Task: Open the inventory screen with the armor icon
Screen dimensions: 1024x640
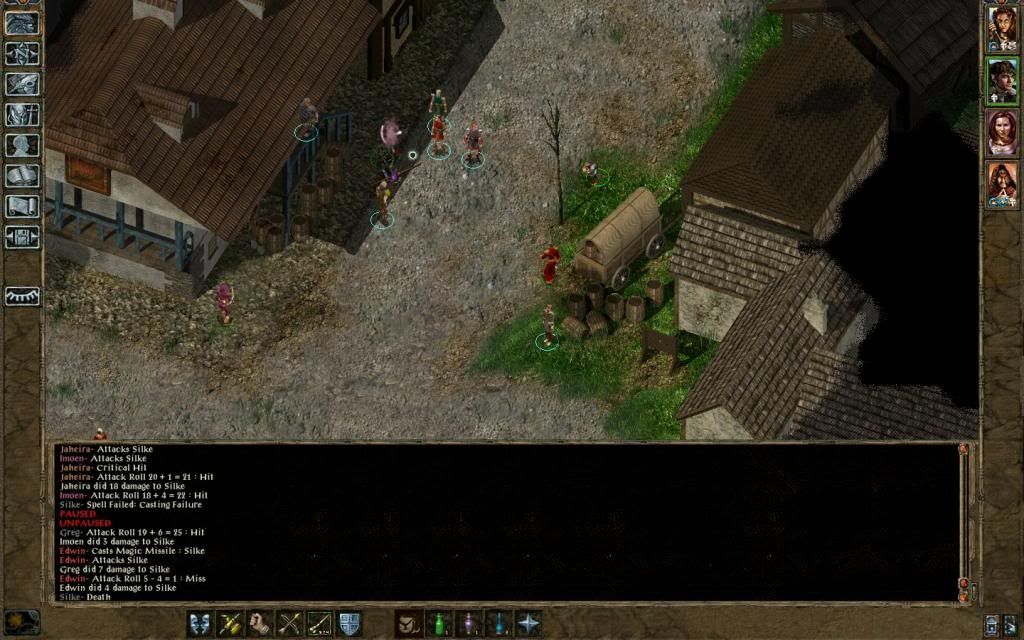Action: tap(22, 115)
